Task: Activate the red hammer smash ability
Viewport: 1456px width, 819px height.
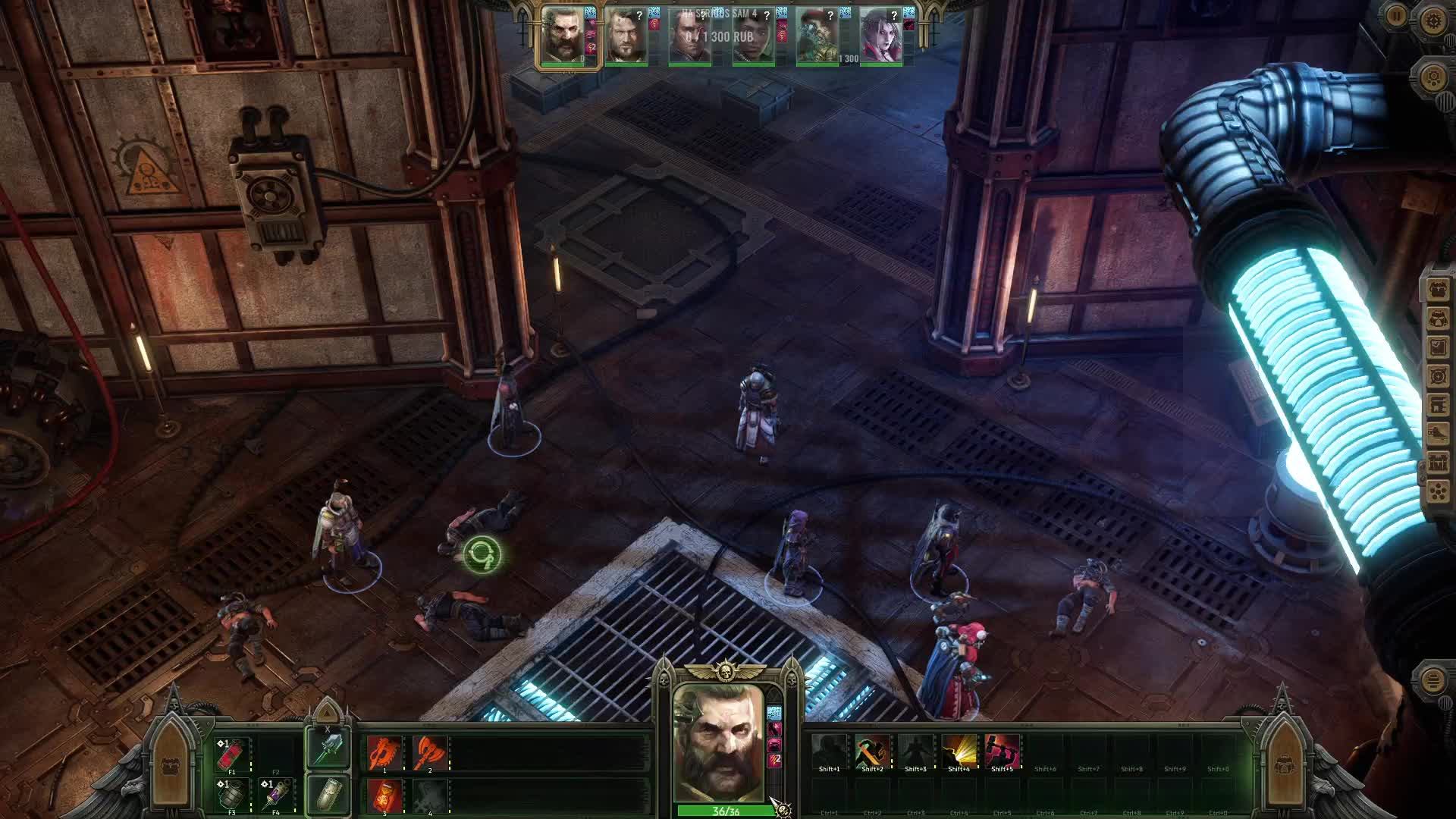Action: pyautogui.click(x=1002, y=751)
